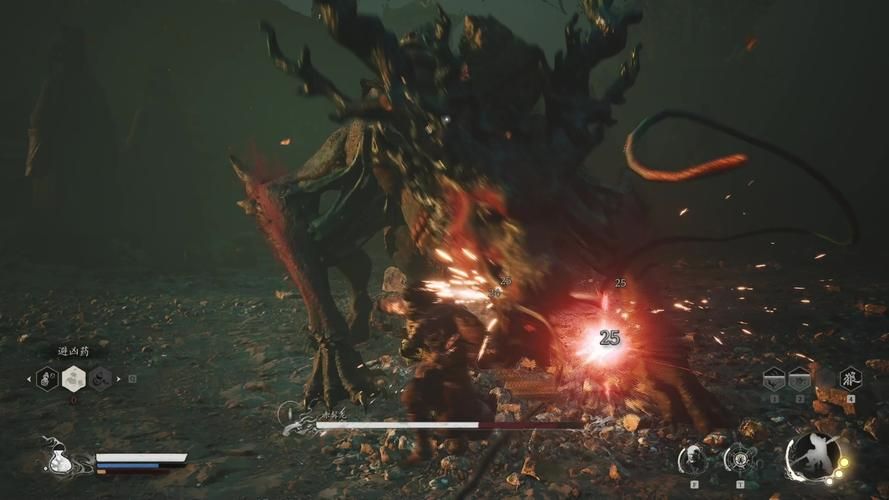Select the dimmed right hexagonal item slot
Screen dimensions: 889x500
click(100, 378)
